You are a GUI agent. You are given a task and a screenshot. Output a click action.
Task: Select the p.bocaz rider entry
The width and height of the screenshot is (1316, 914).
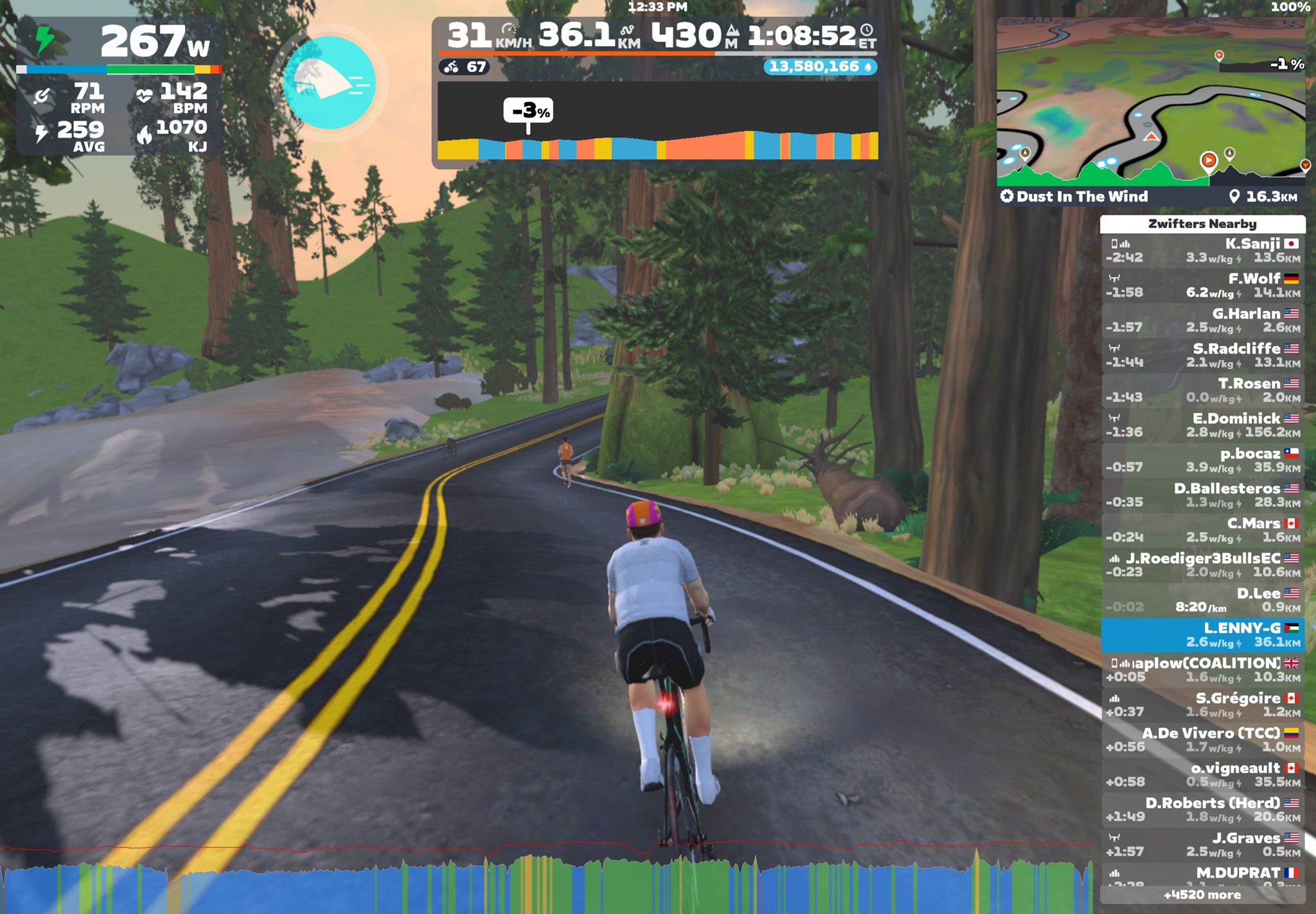[x=1202, y=460]
